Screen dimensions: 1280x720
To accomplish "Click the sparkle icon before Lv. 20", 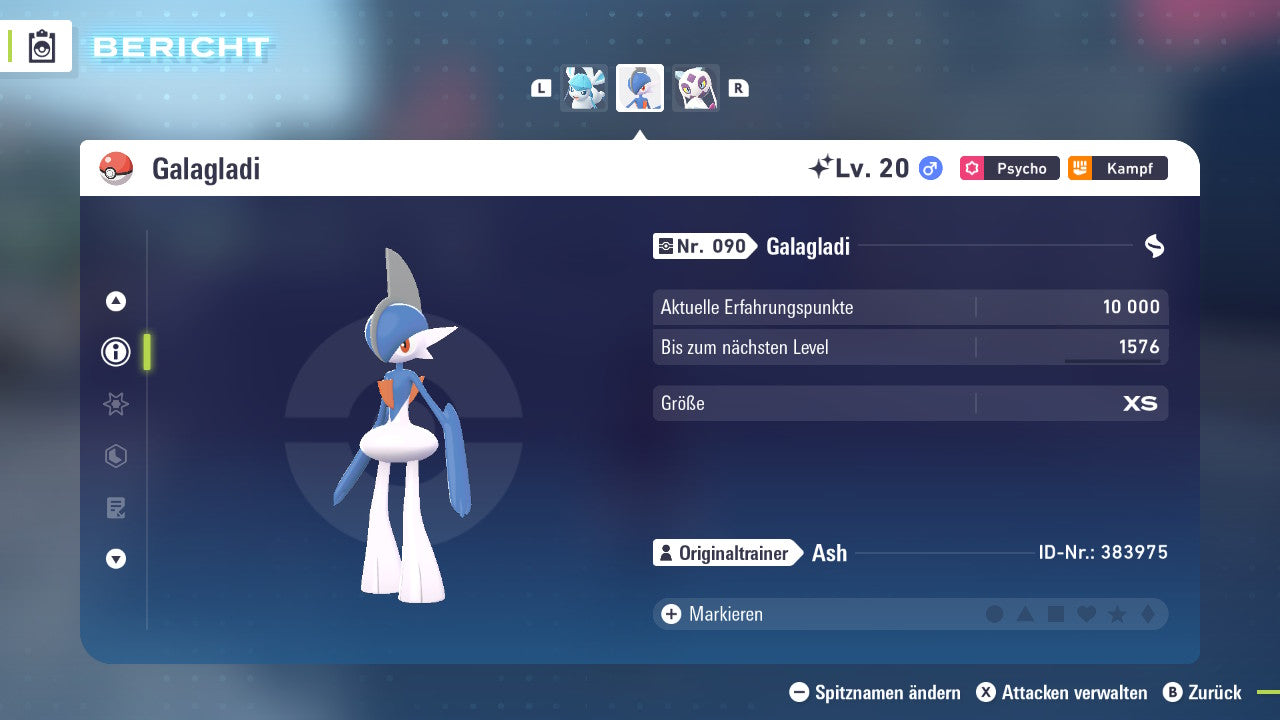I will pos(820,167).
